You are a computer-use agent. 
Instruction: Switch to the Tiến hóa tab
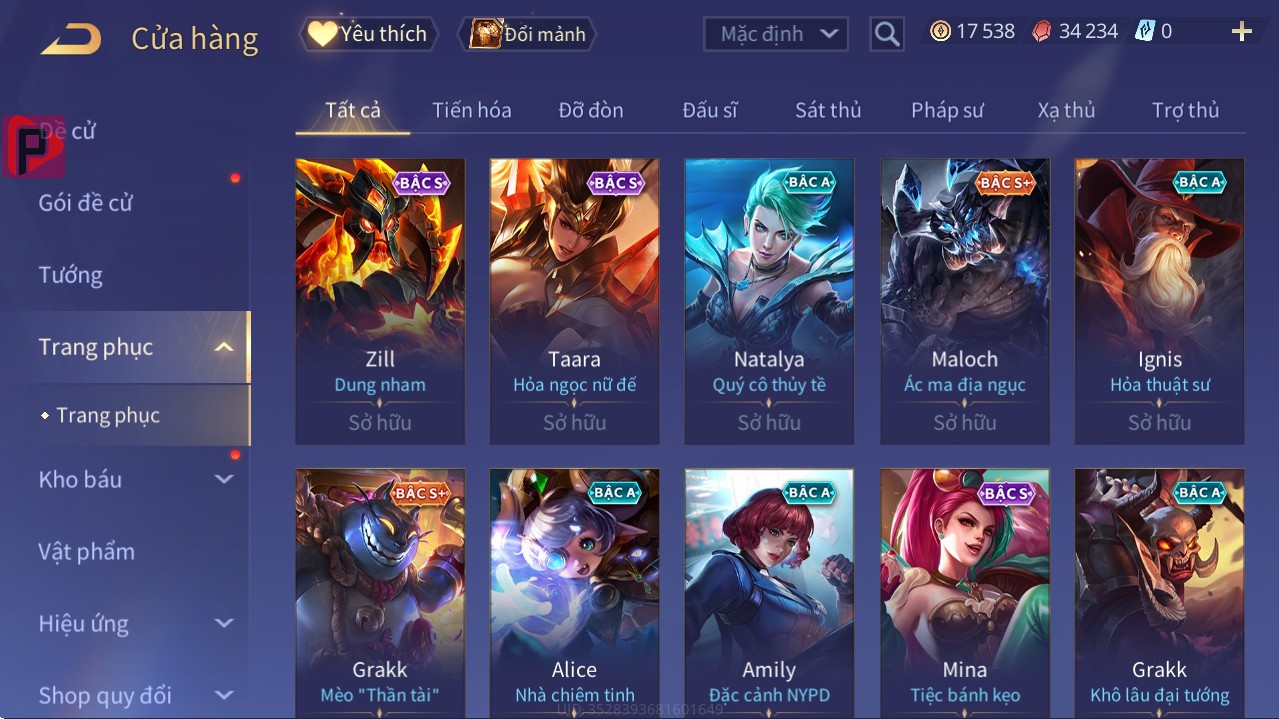(x=471, y=110)
